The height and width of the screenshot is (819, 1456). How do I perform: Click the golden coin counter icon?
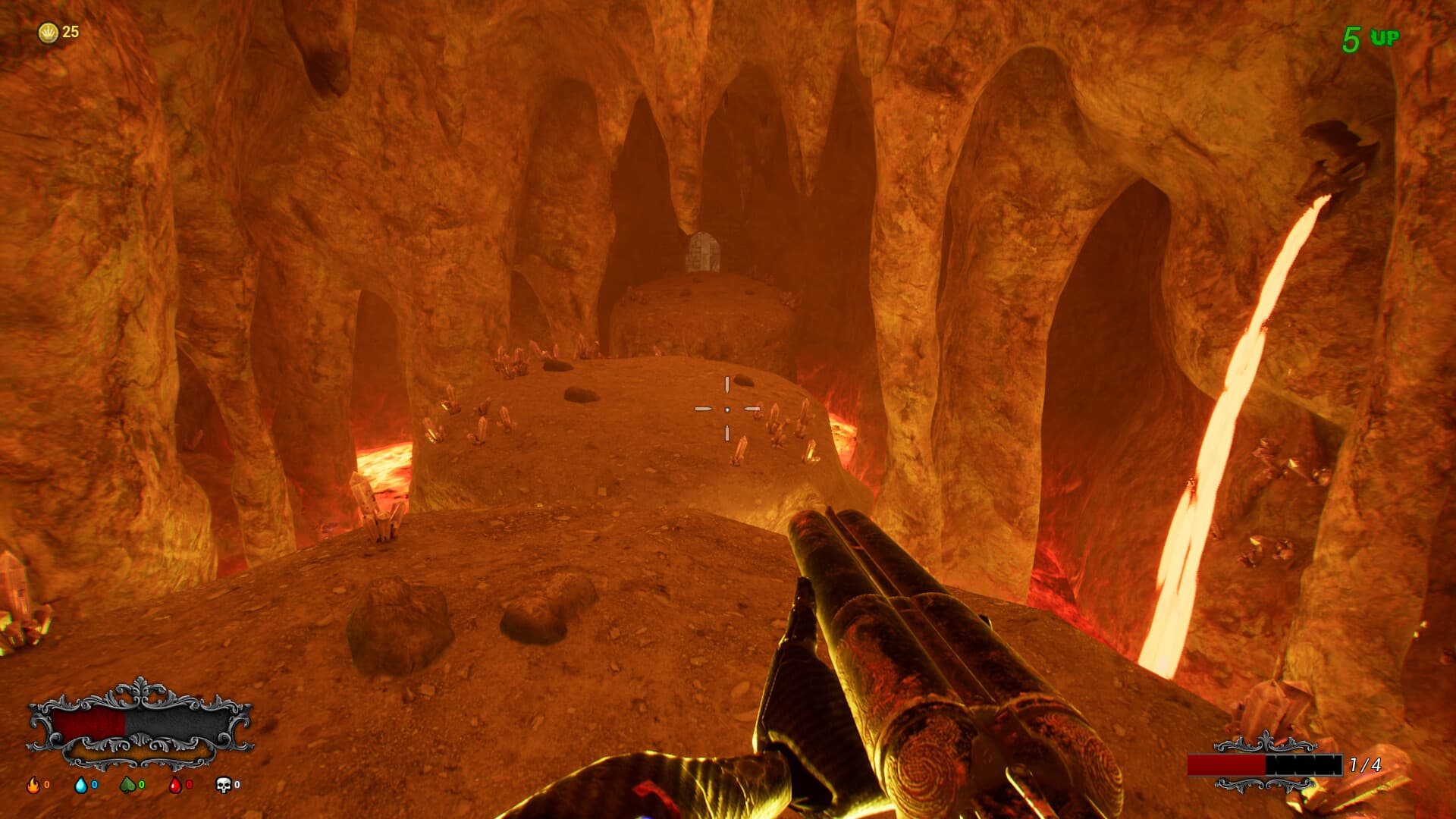pyautogui.click(x=47, y=32)
